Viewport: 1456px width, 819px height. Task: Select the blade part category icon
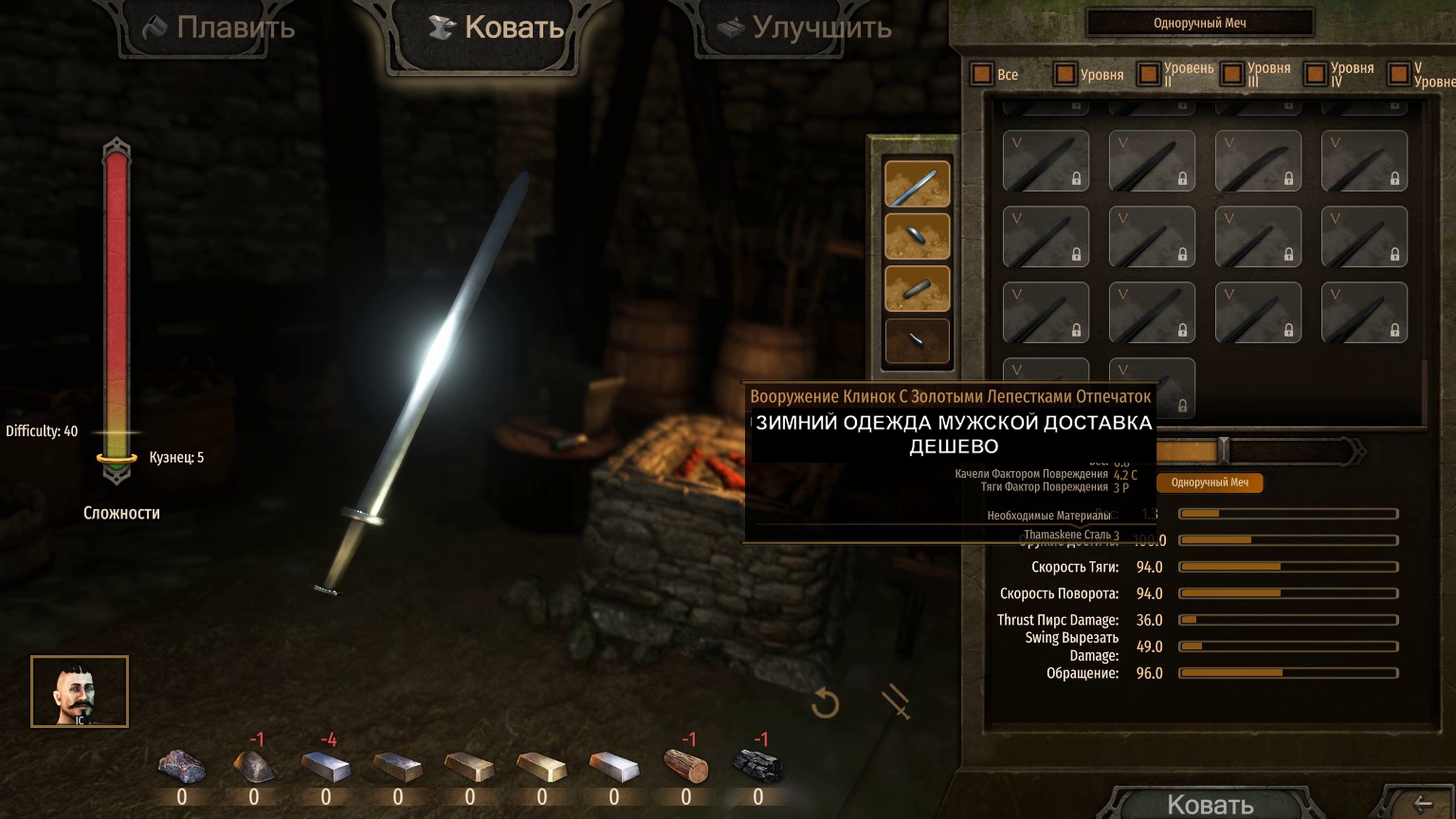(917, 184)
